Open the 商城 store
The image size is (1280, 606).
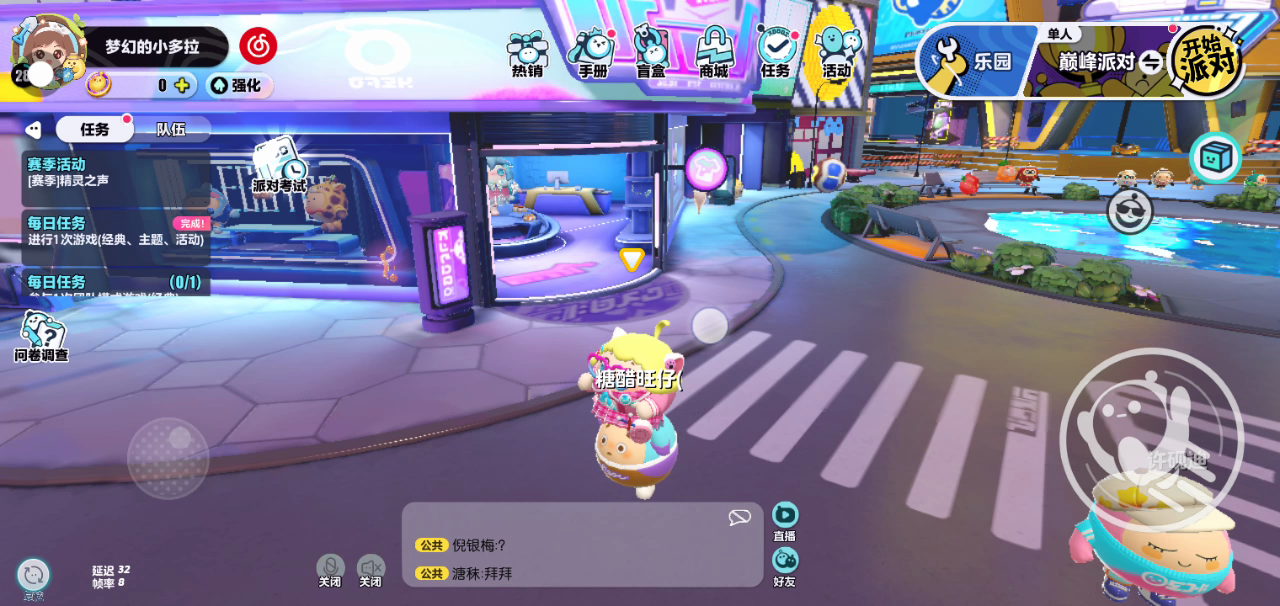tap(714, 55)
